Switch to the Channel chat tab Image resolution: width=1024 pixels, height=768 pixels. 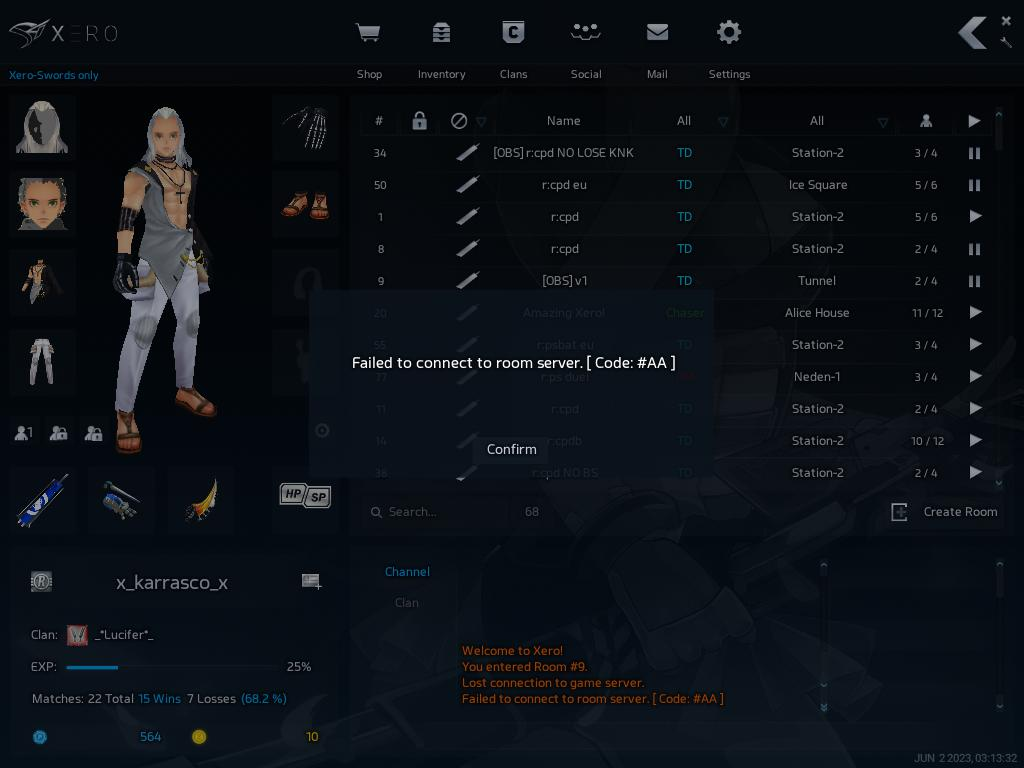[407, 572]
